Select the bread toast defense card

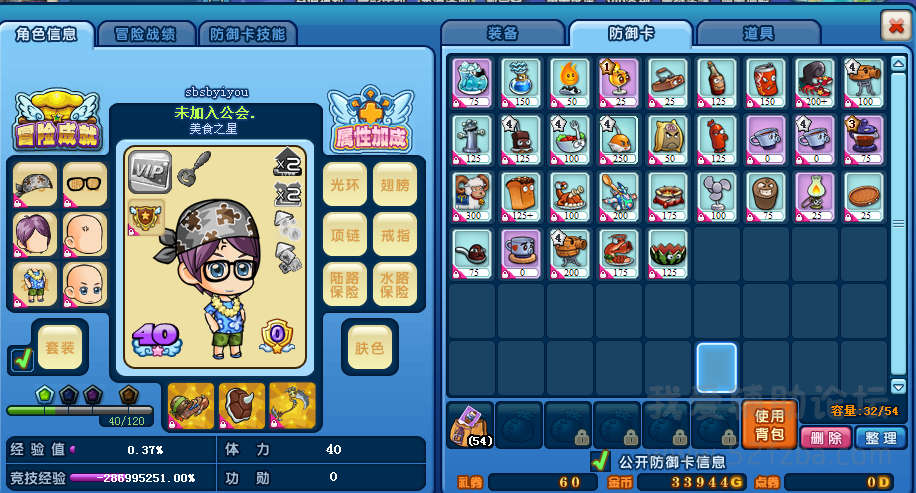(521, 194)
